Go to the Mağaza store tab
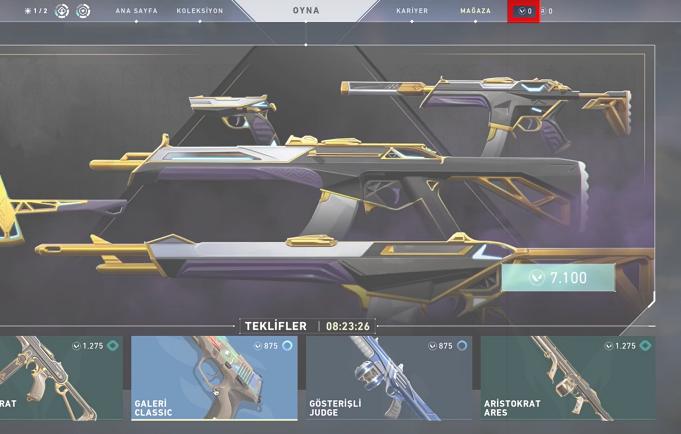The width and height of the screenshot is (681, 434). [475, 10]
